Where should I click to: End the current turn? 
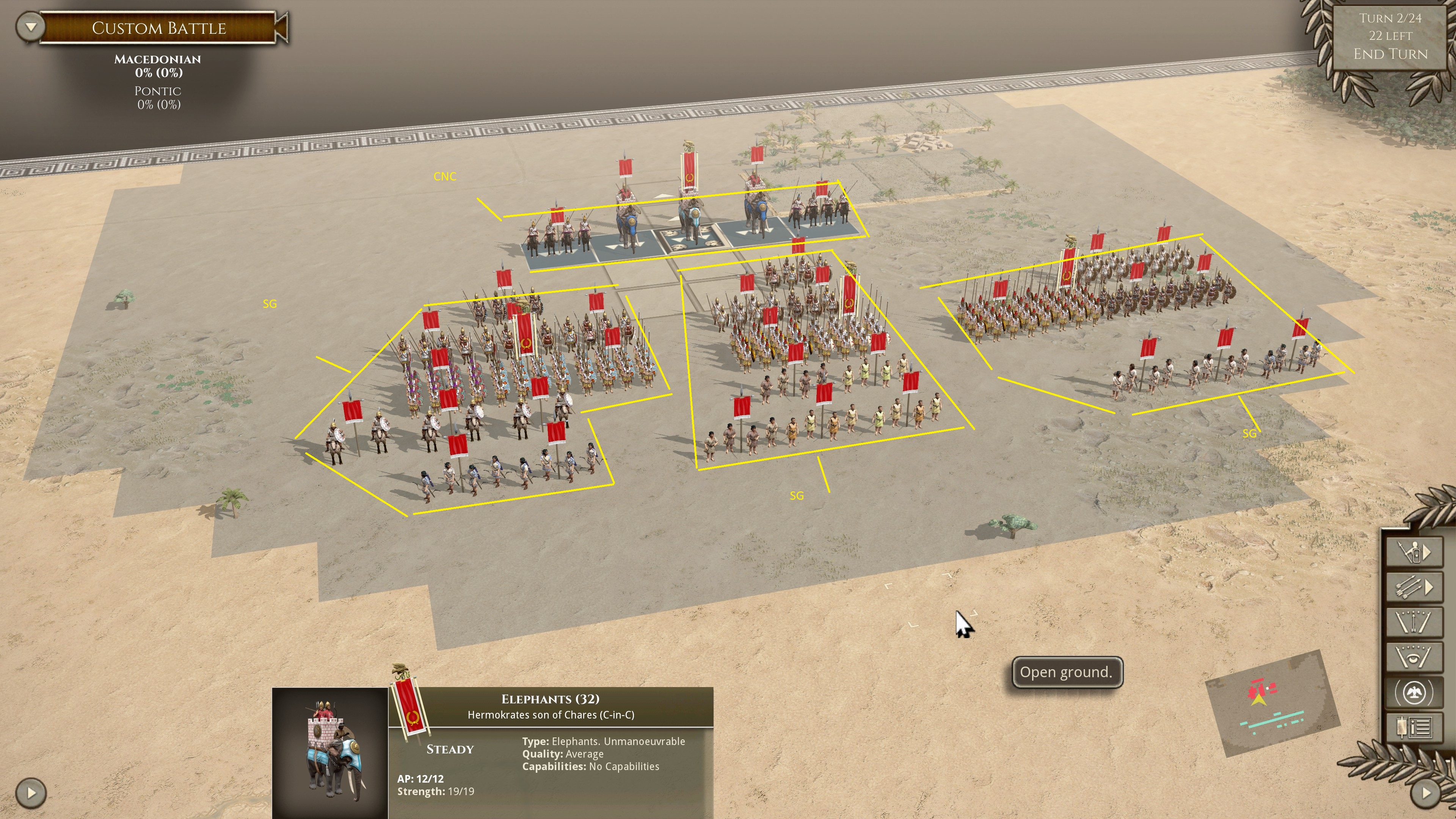pos(1390,54)
